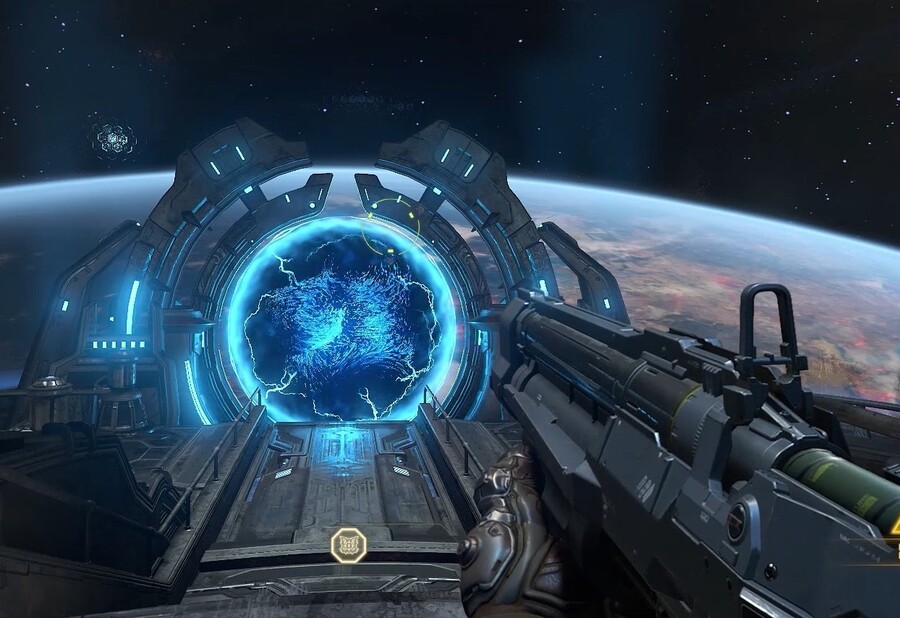Click the golden octagonal objective marker
This screenshot has height=618, width=900.
tap(347, 545)
